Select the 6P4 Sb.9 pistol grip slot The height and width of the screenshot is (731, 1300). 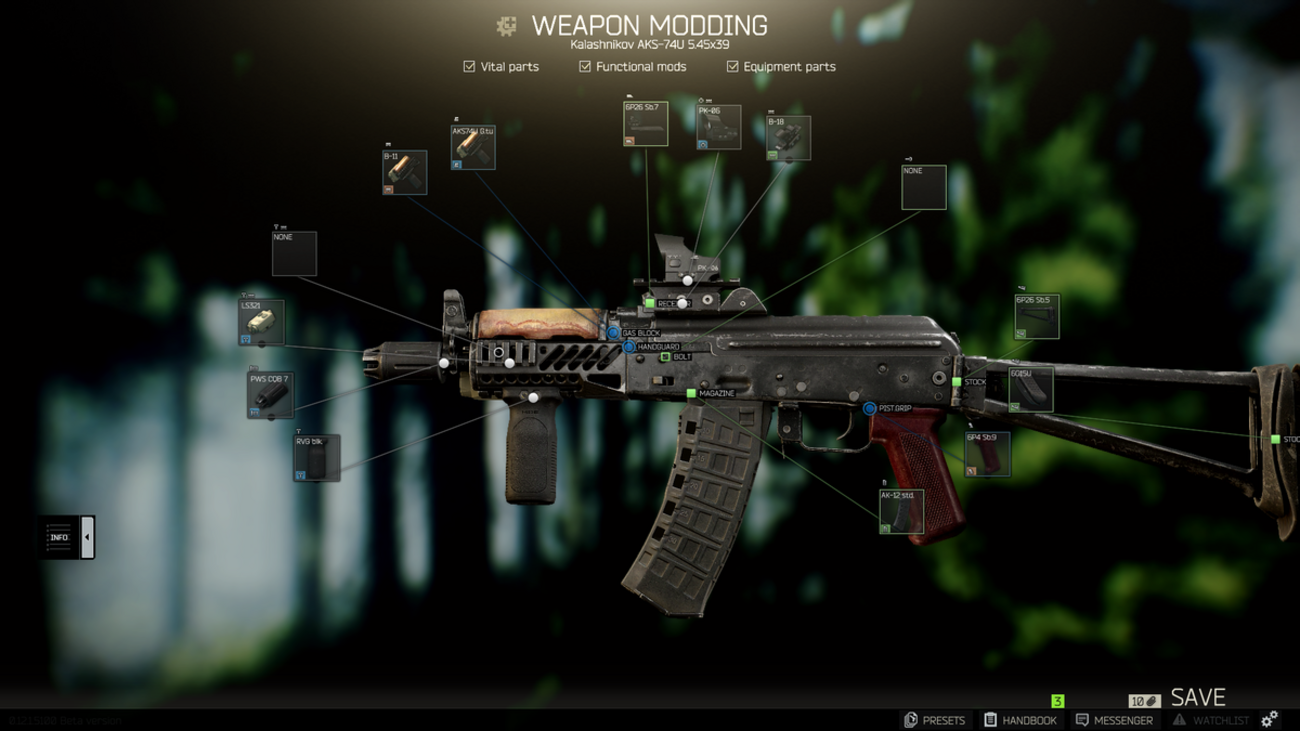987,454
